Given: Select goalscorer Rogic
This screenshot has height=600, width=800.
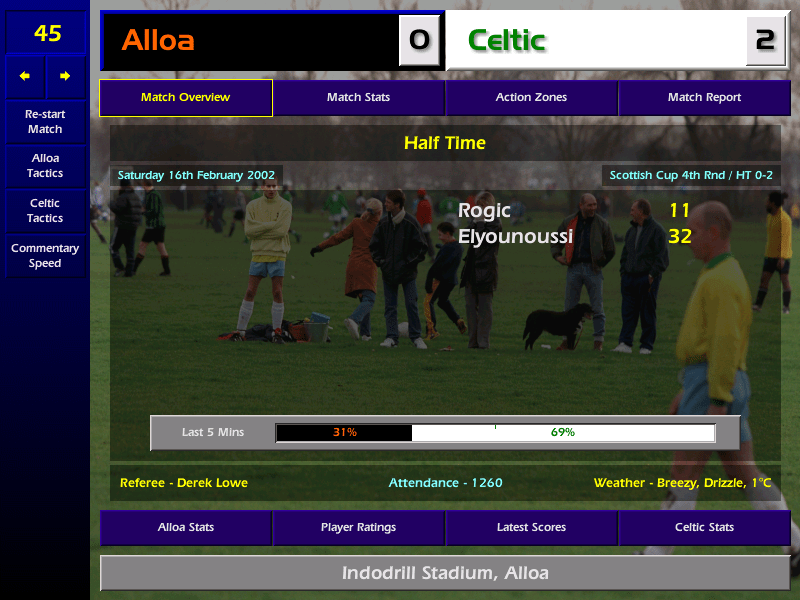Looking at the screenshot, I should pyautogui.click(x=484, y=210).
